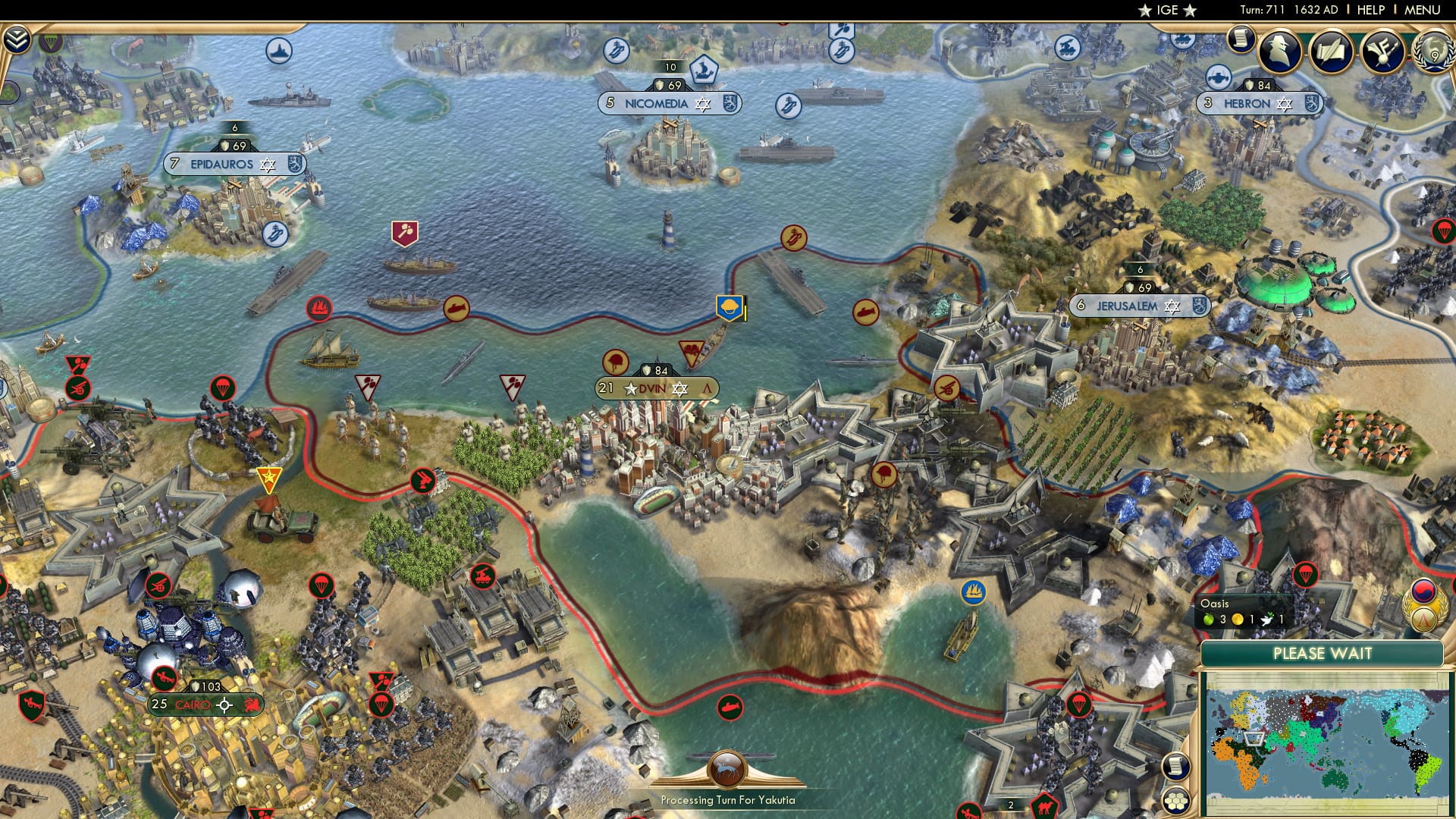
Task: Select the Greek lambda emblem beside the minimap
Action: click(x=1423, y=620)
